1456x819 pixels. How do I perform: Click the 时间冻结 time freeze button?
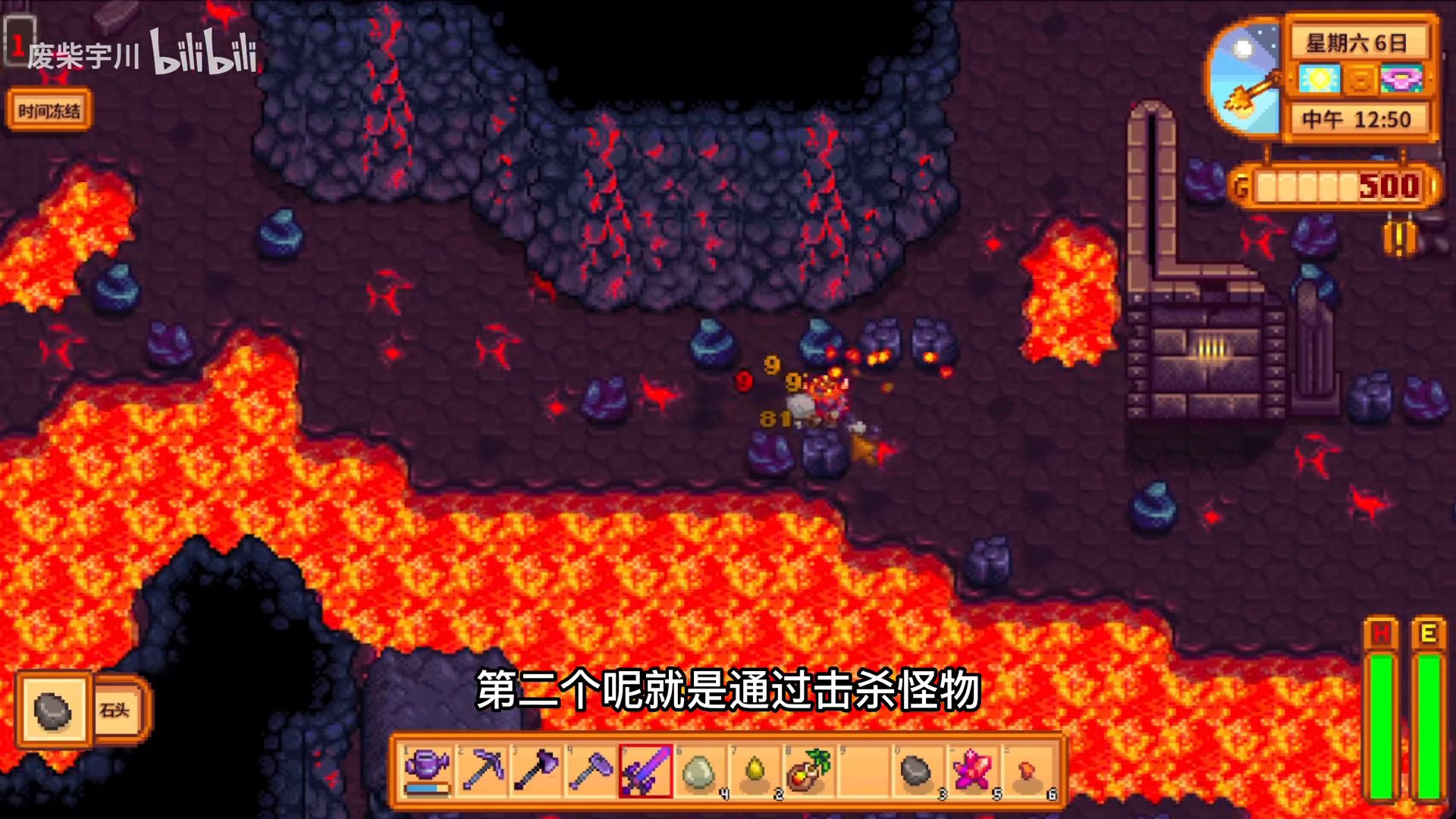[x=49, y=111]
